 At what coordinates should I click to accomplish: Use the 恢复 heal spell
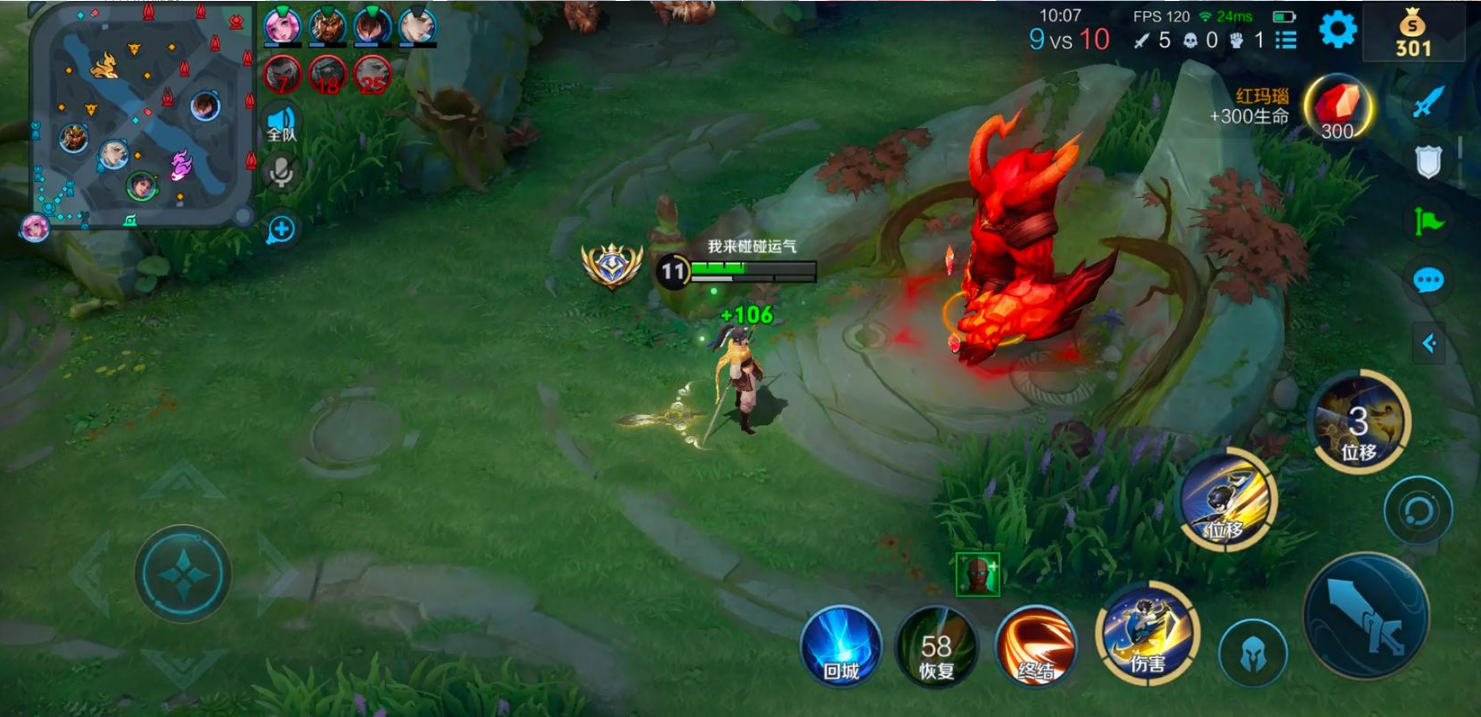point(936,646)
